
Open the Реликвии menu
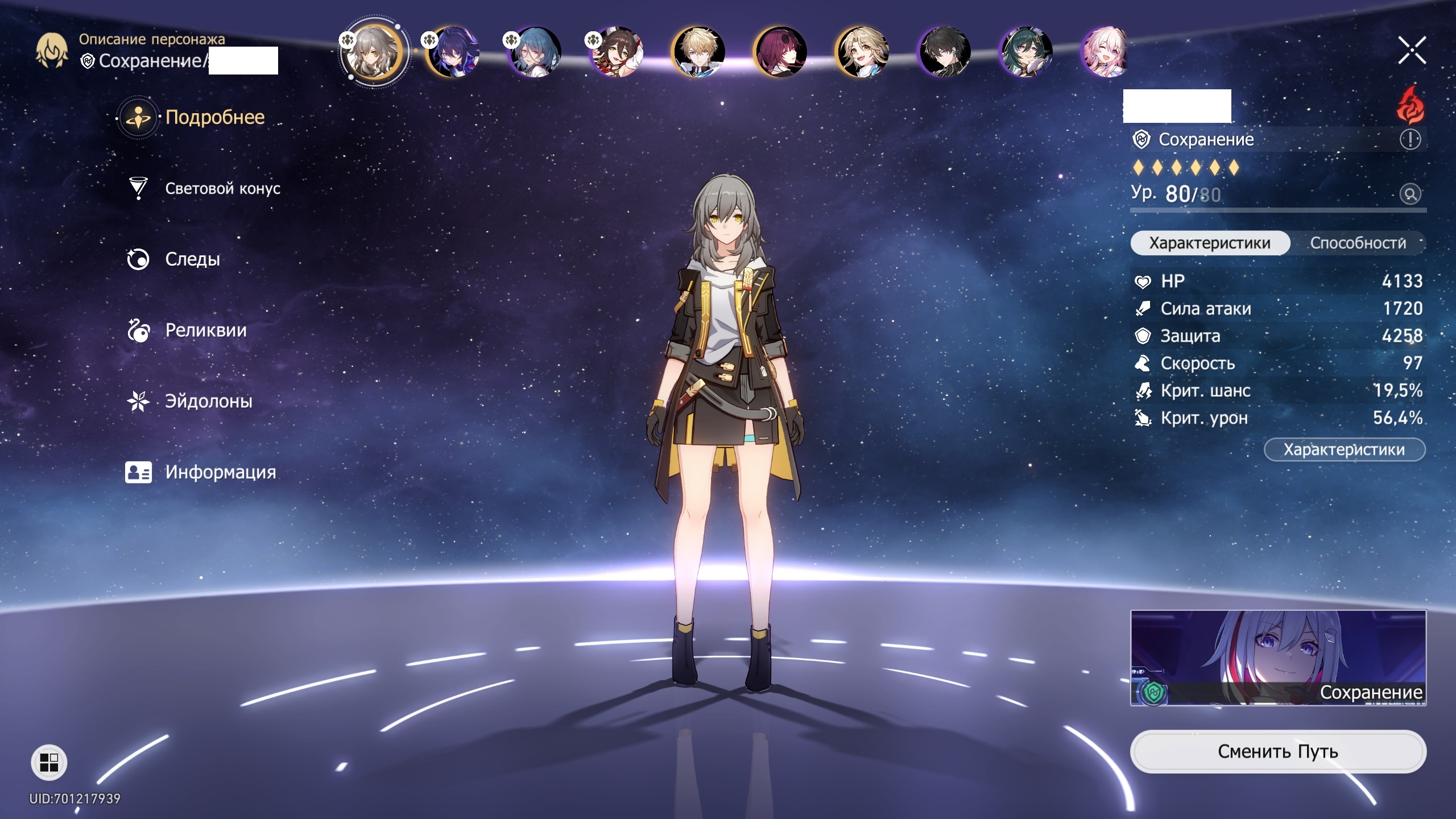pyautogui.click(x=205, y=330)
